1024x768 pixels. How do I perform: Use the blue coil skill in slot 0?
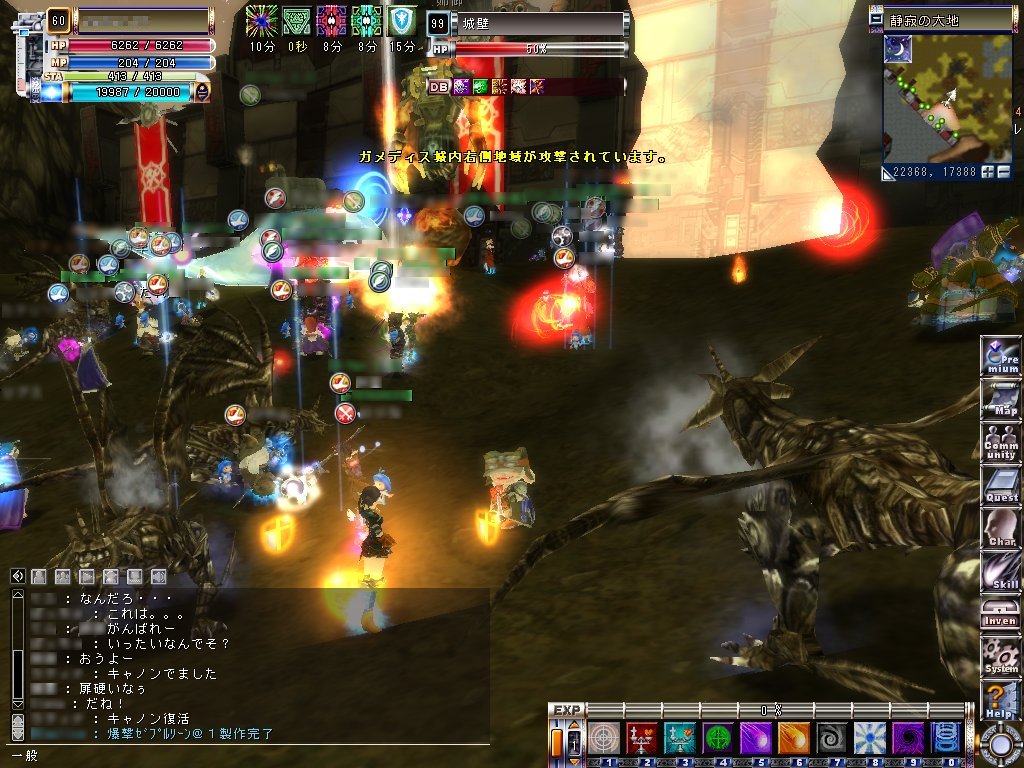coord(945,738)
